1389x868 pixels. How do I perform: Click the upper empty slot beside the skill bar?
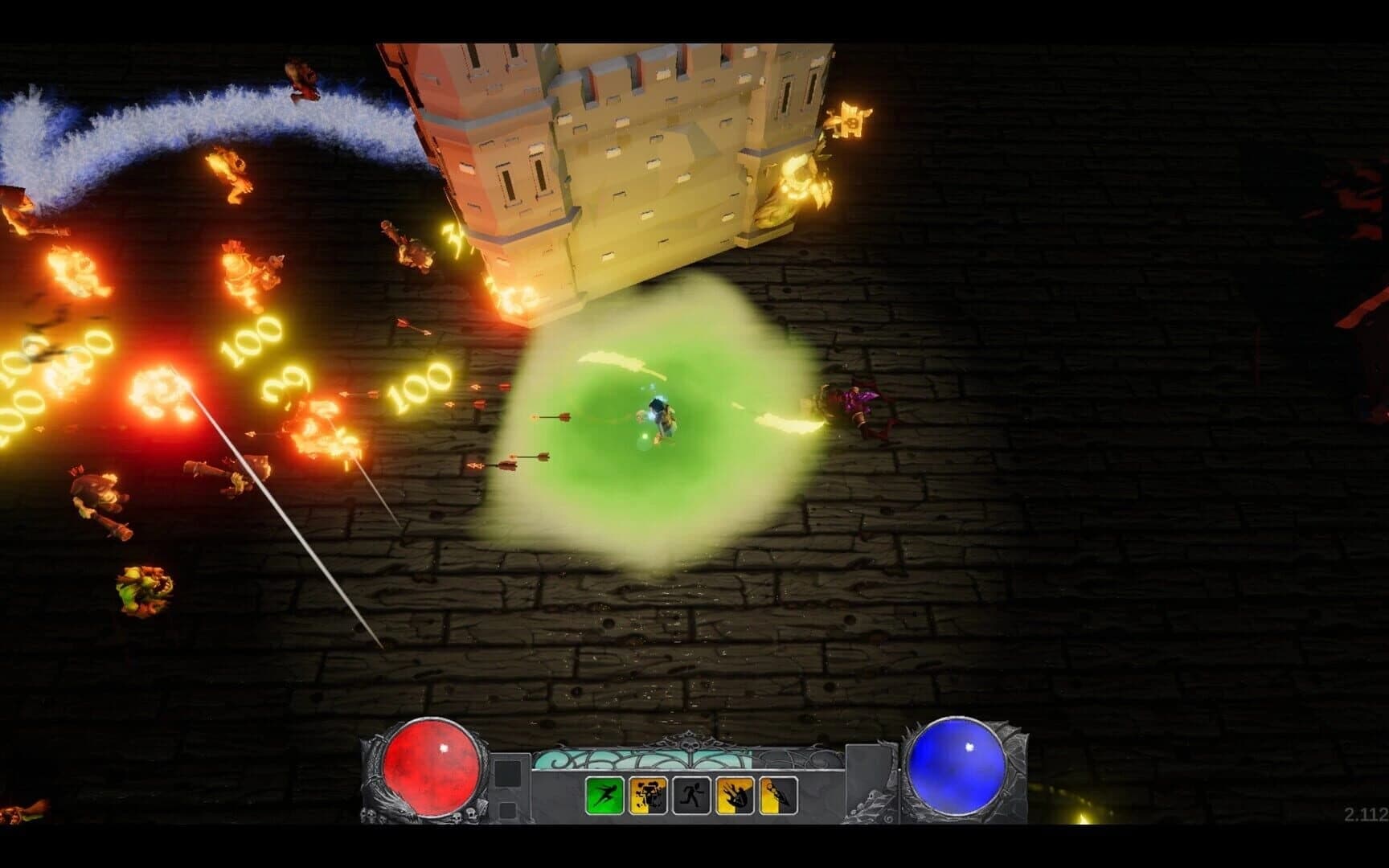[x=508, y=772]
